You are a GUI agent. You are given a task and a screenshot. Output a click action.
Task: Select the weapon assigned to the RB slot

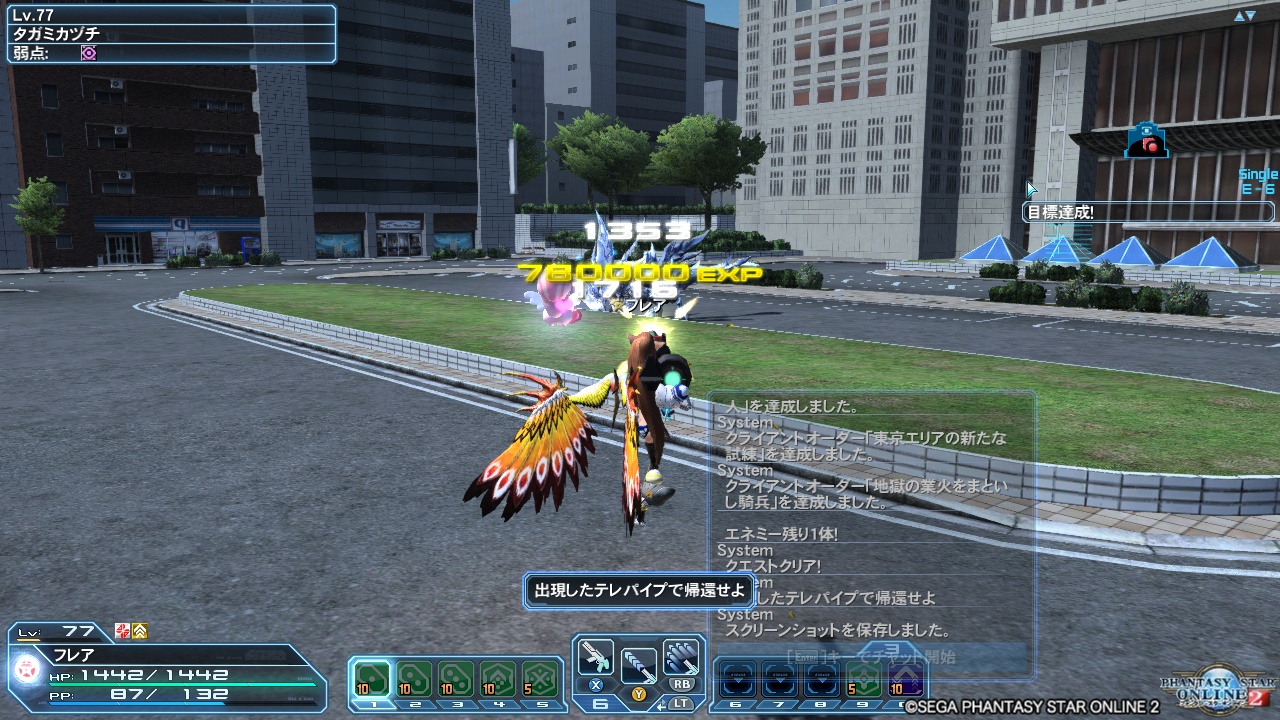[681, 657]
